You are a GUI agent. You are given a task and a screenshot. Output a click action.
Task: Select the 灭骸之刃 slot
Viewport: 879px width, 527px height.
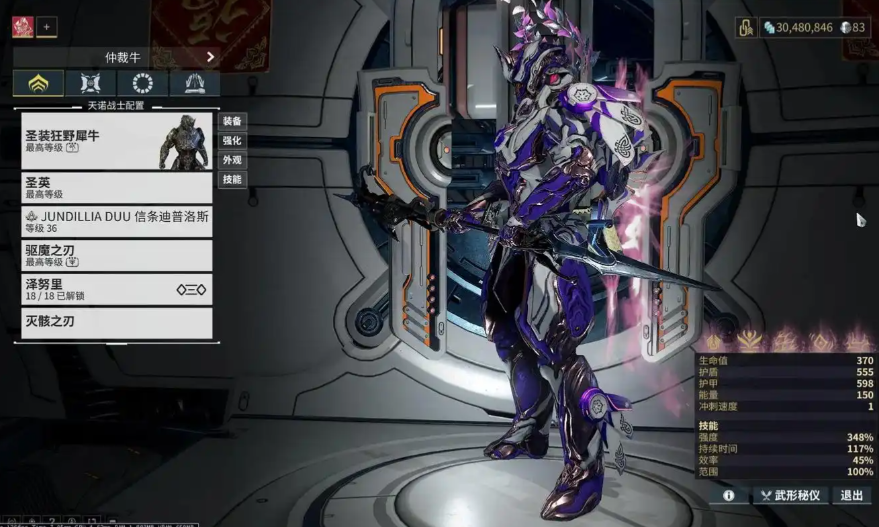pyautogui.click(x=116, y=323)
